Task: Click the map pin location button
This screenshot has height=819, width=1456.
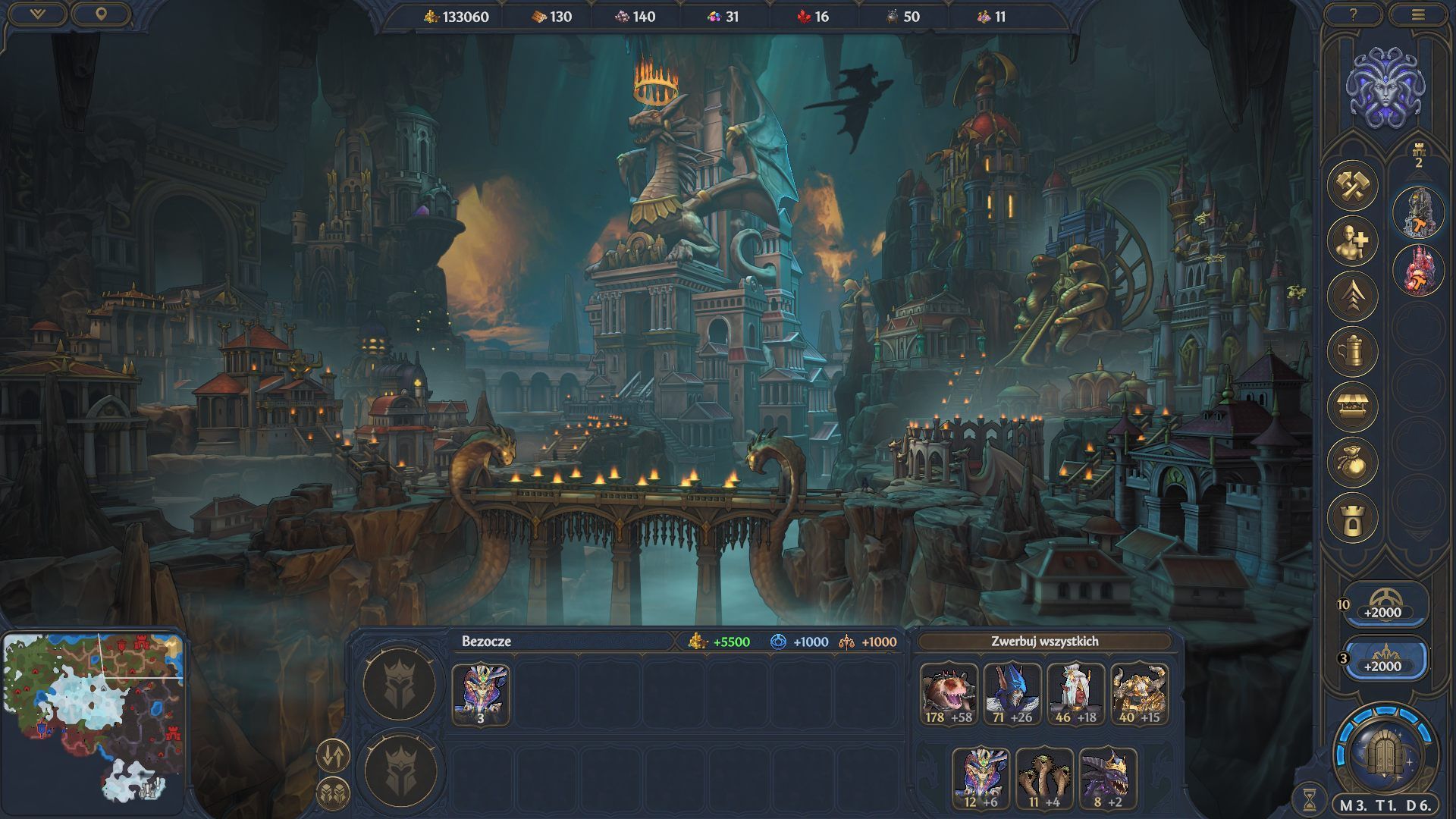Action: 101,14
